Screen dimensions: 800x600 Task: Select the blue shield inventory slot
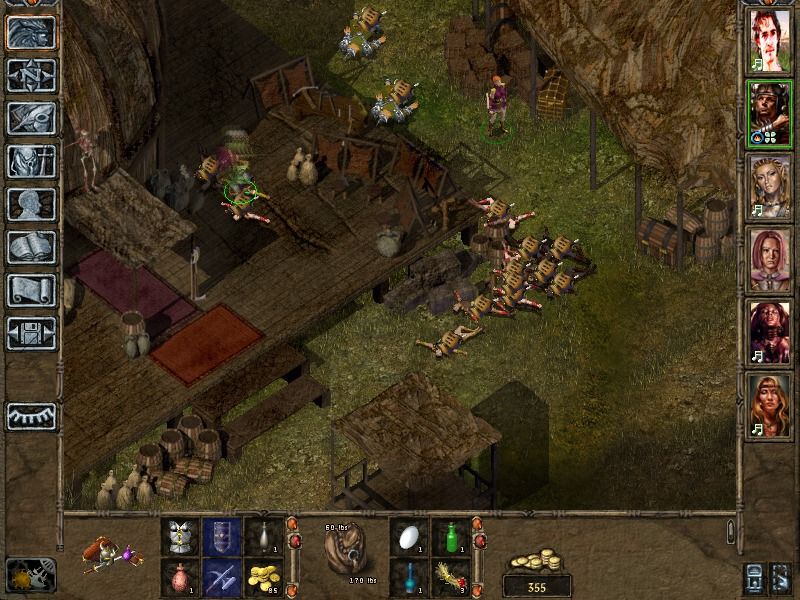point(222,536)
